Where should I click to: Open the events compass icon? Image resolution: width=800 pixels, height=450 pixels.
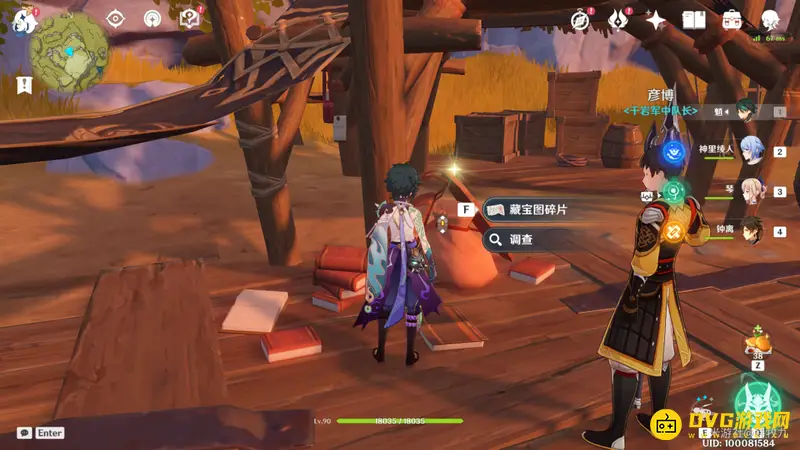[x=579, y=19]
